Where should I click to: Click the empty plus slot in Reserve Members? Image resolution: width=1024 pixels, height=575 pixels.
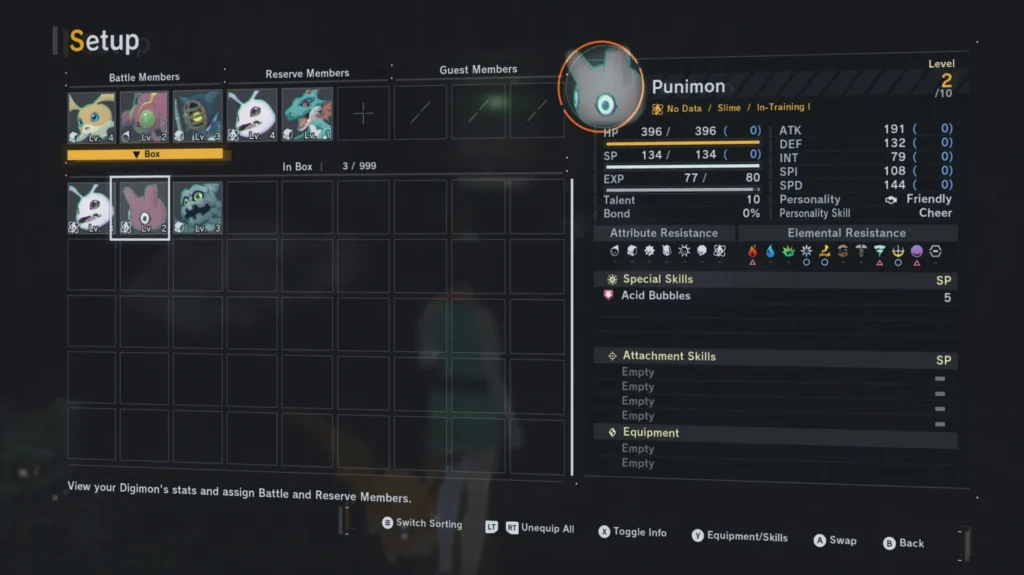363,112
